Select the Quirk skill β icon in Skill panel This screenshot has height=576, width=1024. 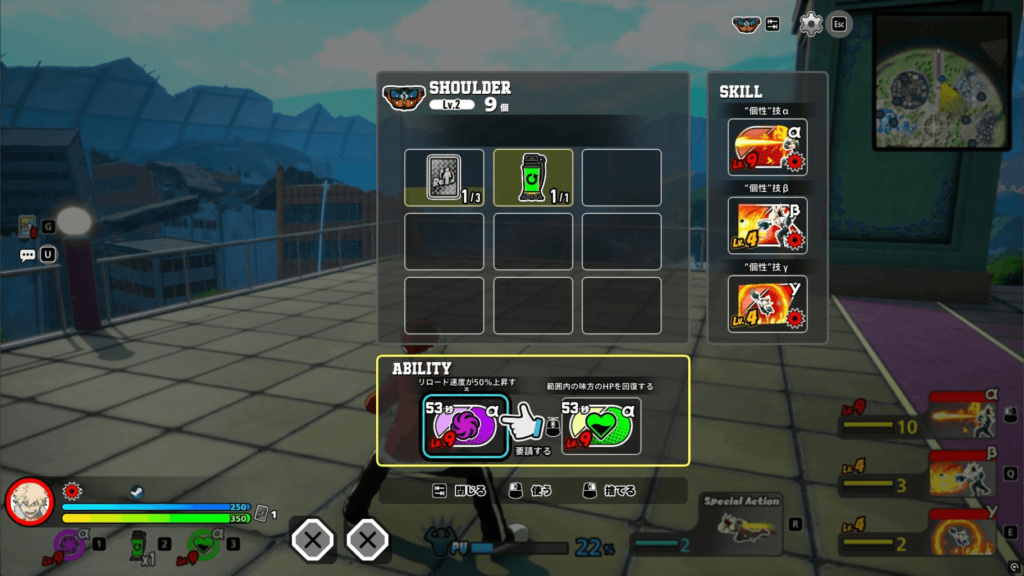[x=767, y=225]
